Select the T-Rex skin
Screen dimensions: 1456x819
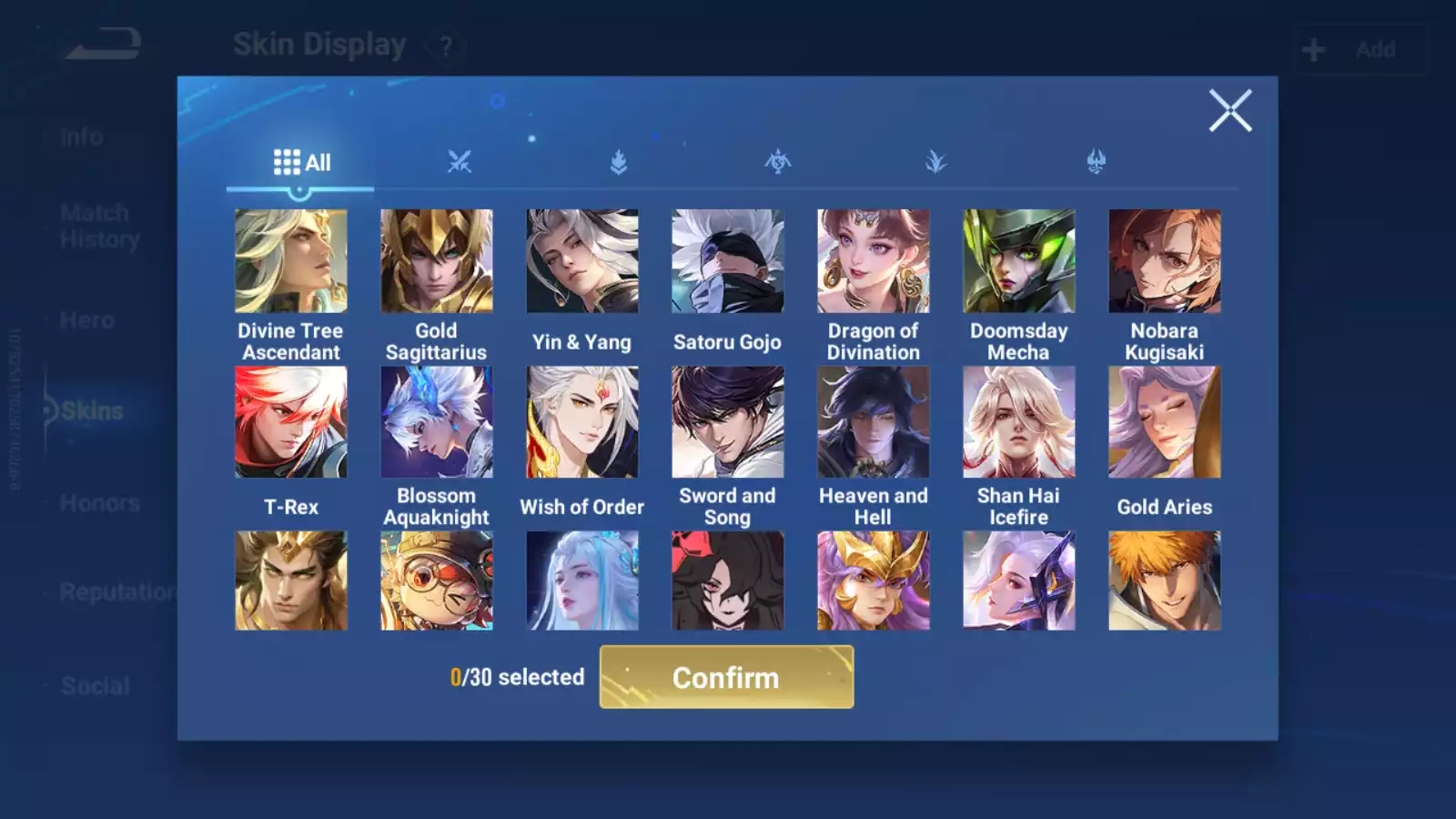[291, 422]
